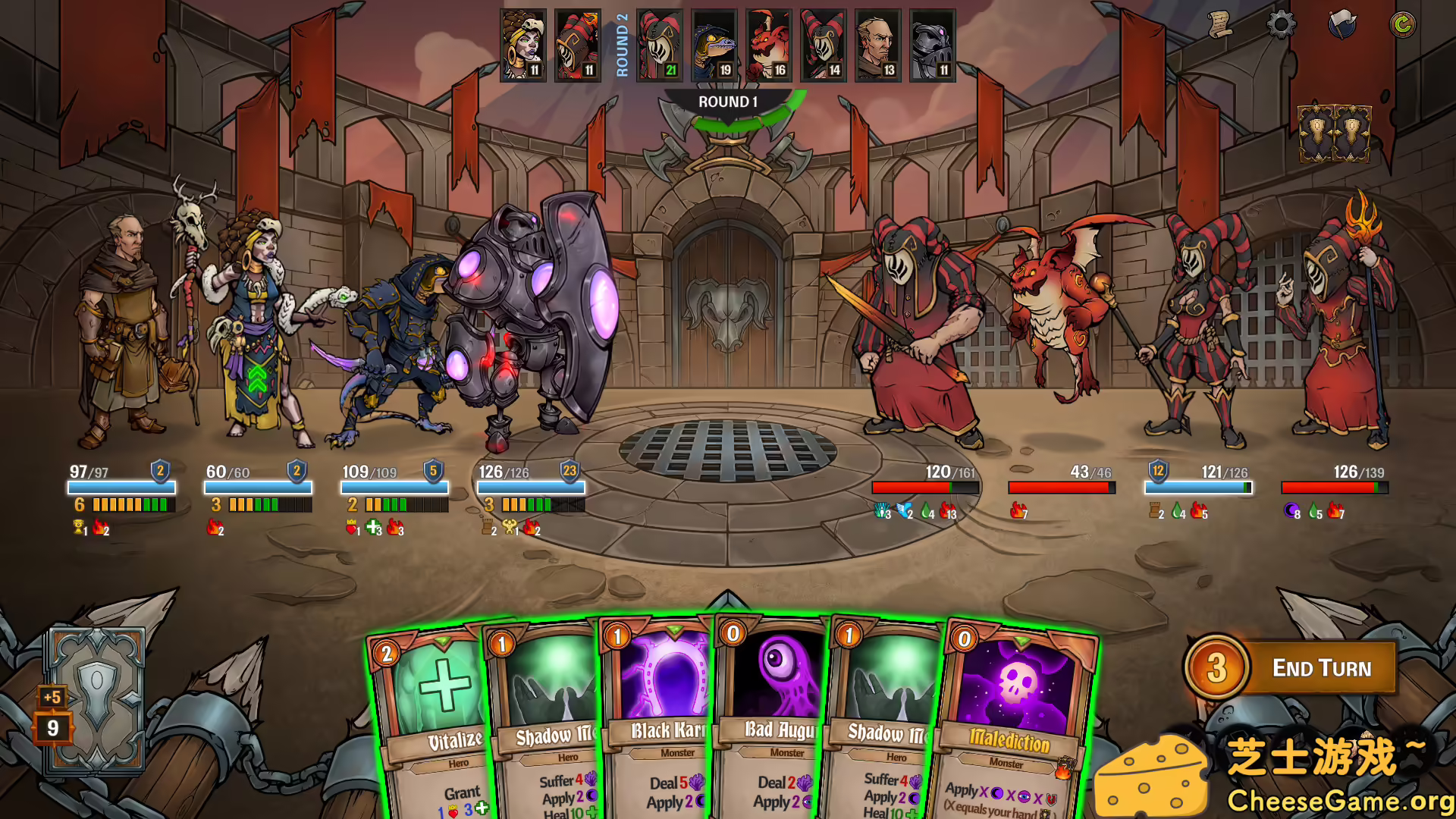
Task: Select the skull-headdress woman turn portrait
Action: [x=523, y=45]
